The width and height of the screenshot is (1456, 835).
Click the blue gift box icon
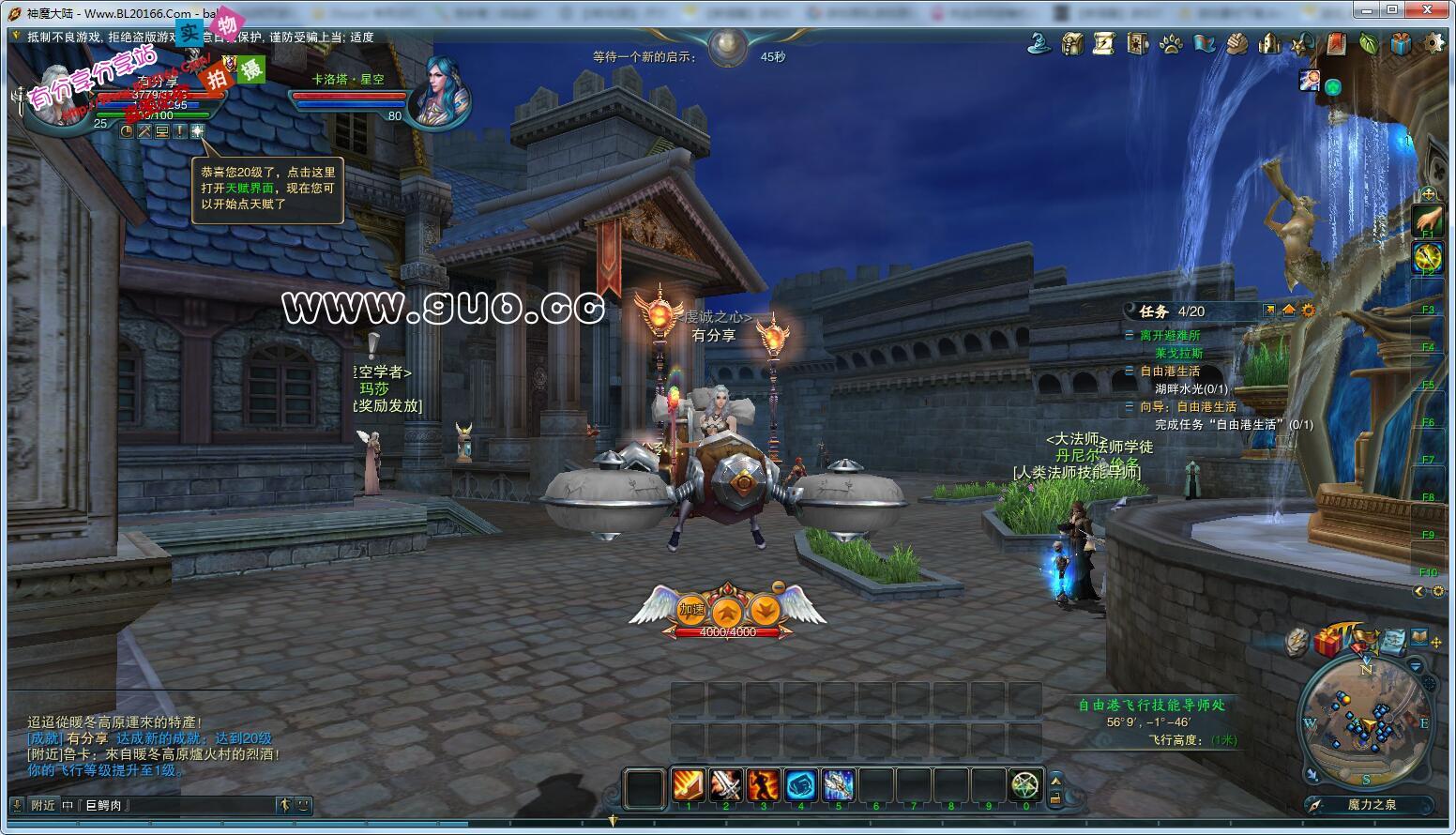(x=1401, y=43)
